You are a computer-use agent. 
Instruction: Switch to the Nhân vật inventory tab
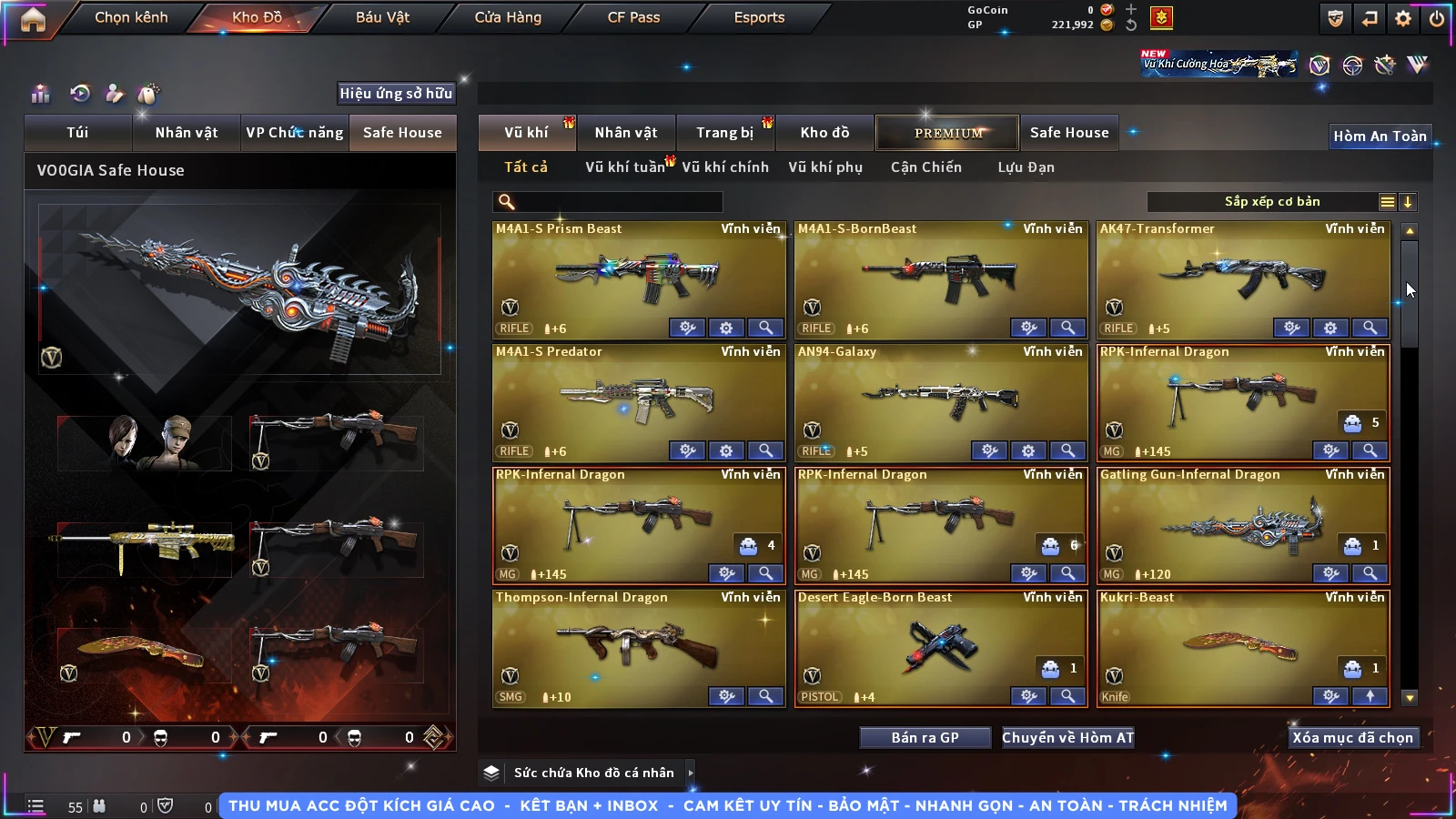626,133
